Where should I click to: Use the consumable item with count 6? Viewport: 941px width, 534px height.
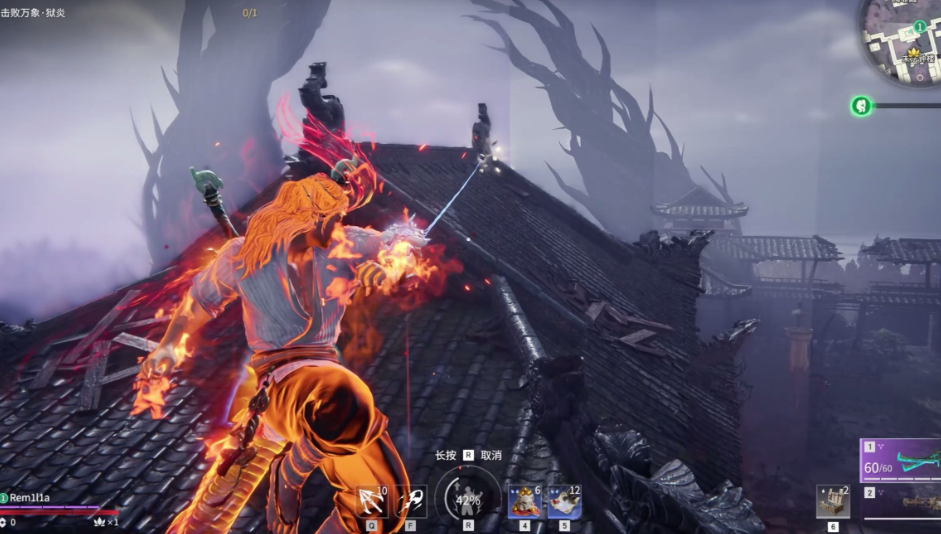pos(524,502)
